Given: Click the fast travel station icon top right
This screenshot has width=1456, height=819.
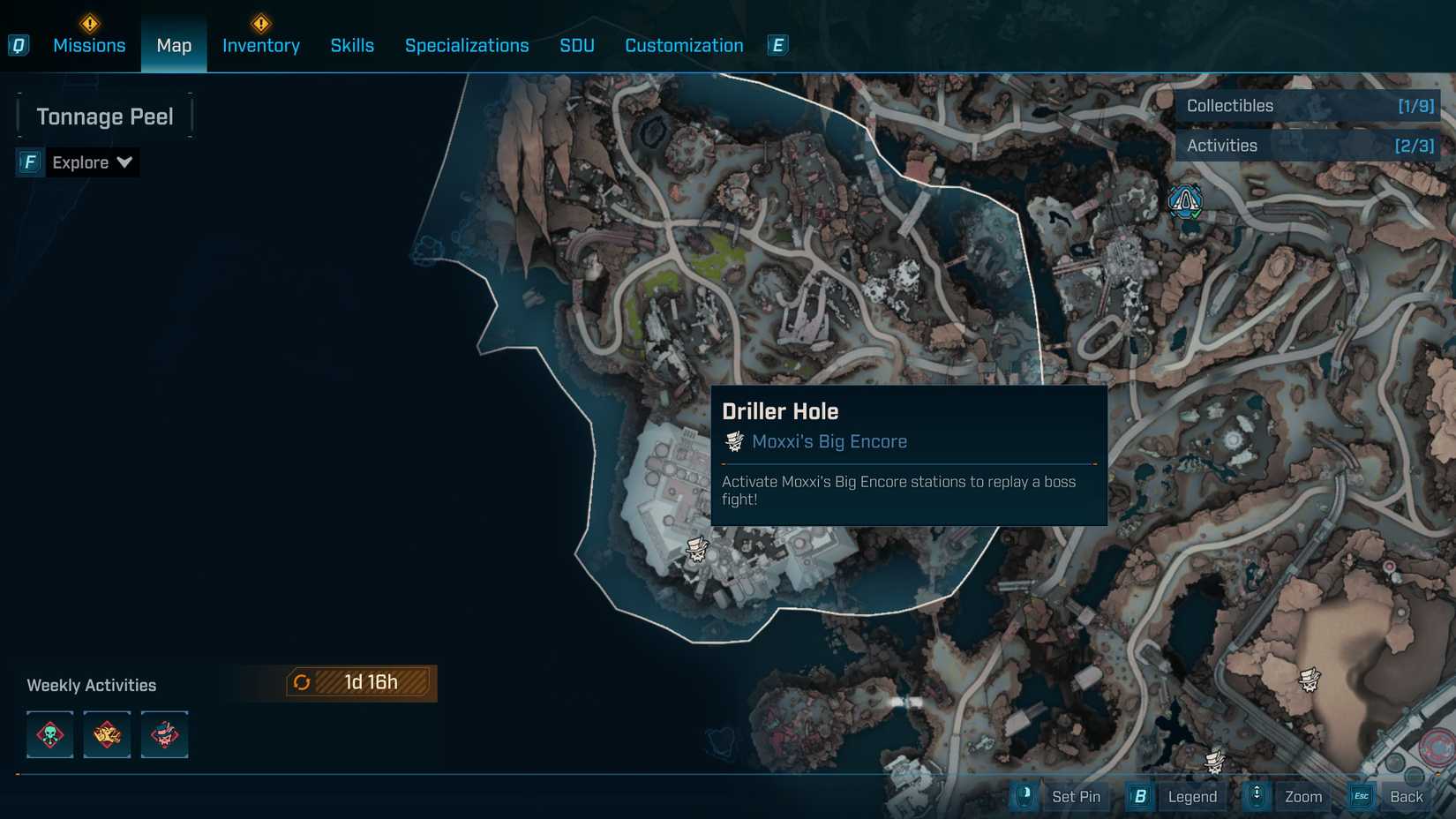Looking at the screenshot, I should click(x=1186, y=202).
